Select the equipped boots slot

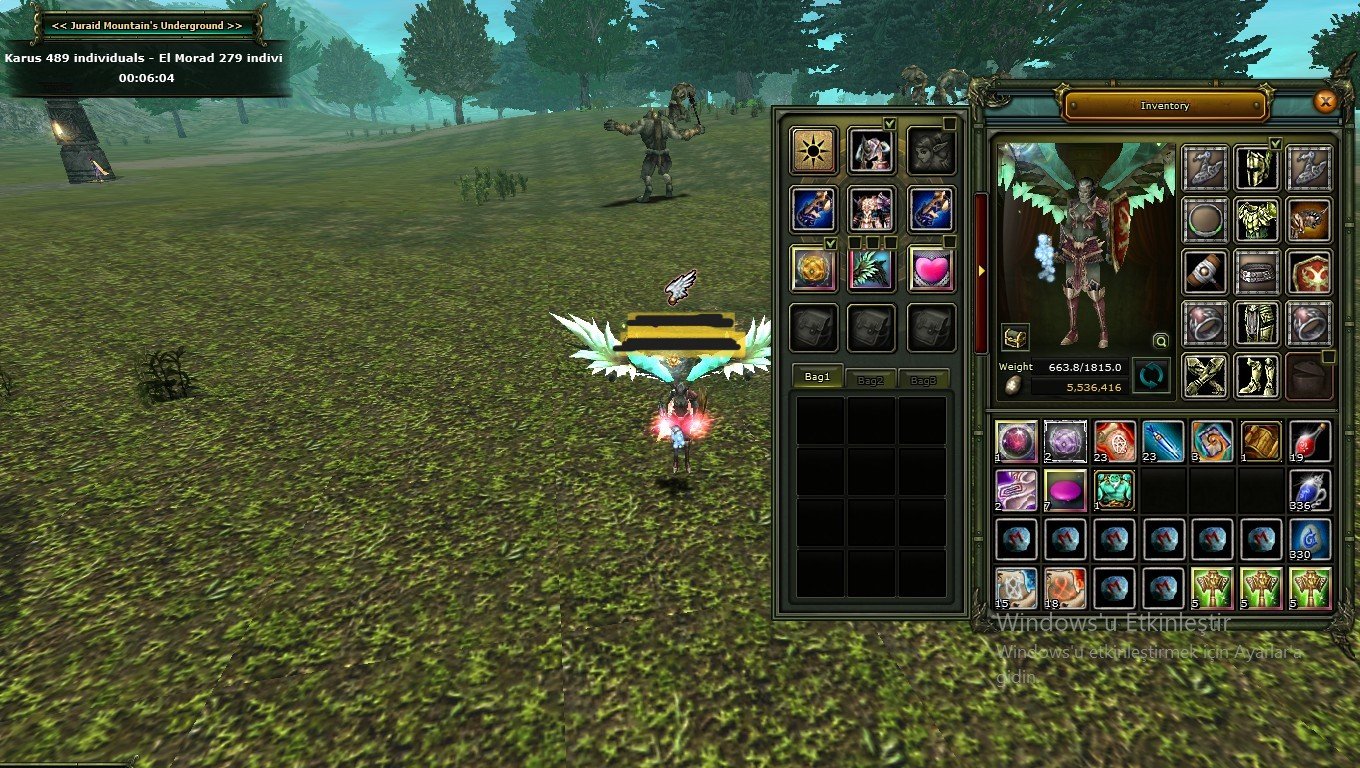pyautogui.click(x=1257, y=375)
